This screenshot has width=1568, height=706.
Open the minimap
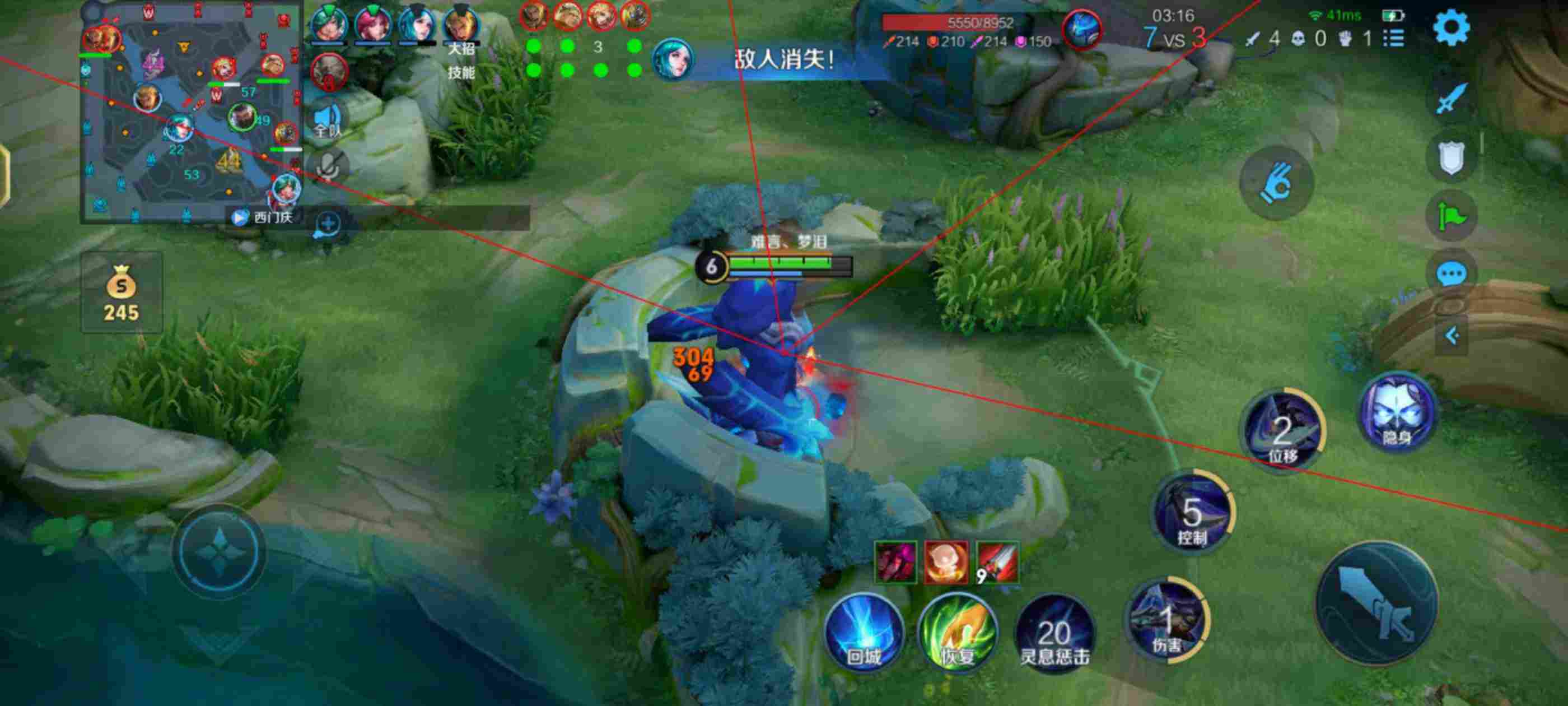point(191,113)
